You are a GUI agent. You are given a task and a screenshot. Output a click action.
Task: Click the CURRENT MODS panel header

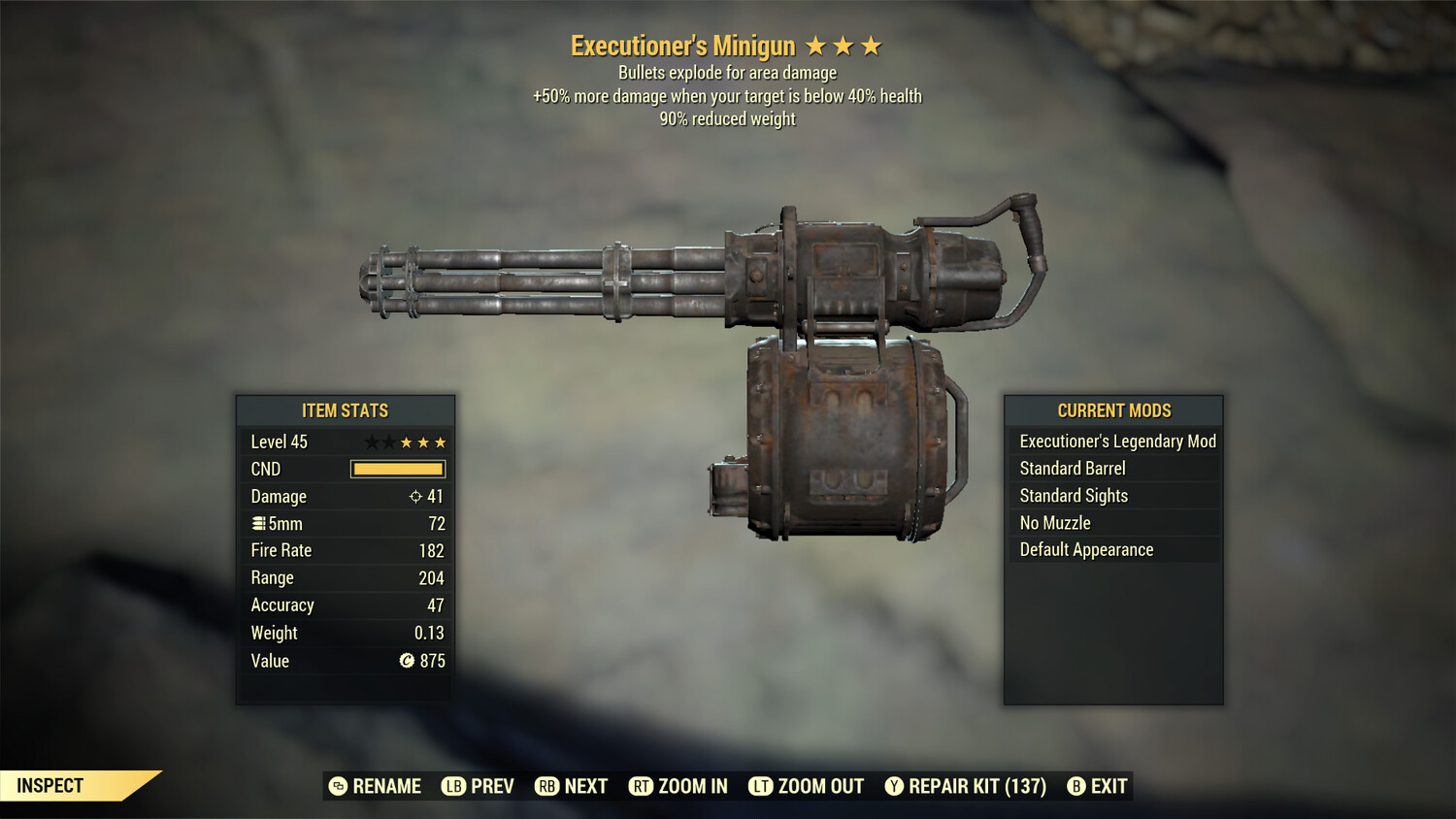[x=1112, y=410]
